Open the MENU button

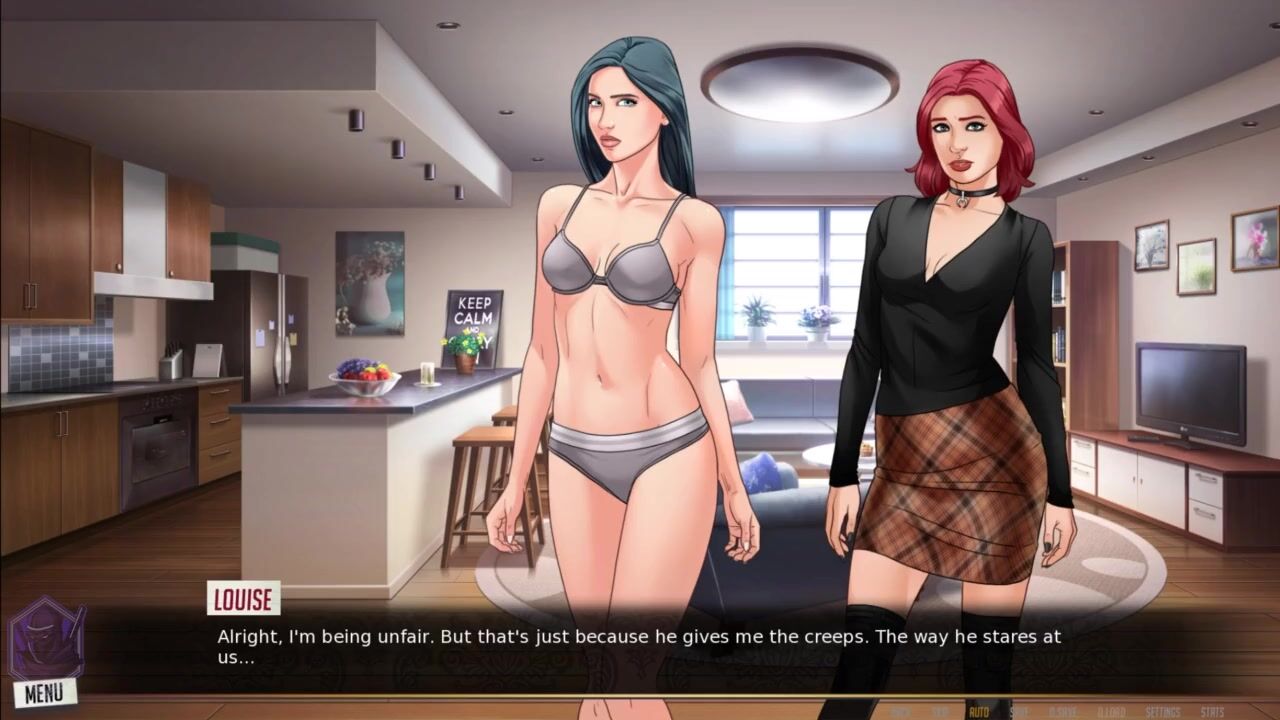pos(44,692)
